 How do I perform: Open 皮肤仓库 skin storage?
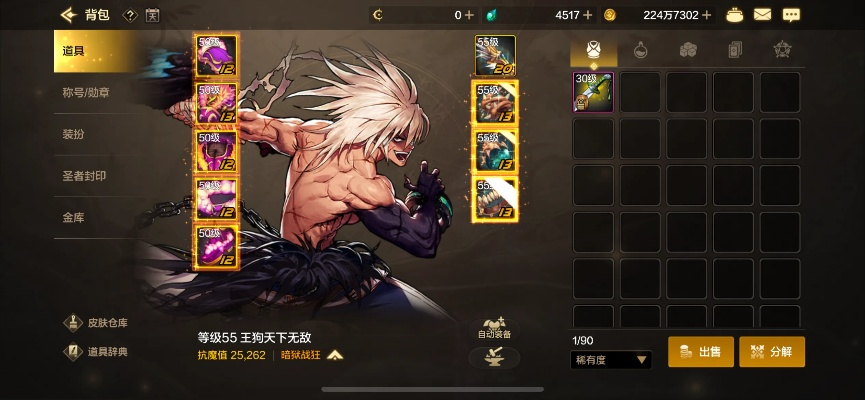pos(98,323)
